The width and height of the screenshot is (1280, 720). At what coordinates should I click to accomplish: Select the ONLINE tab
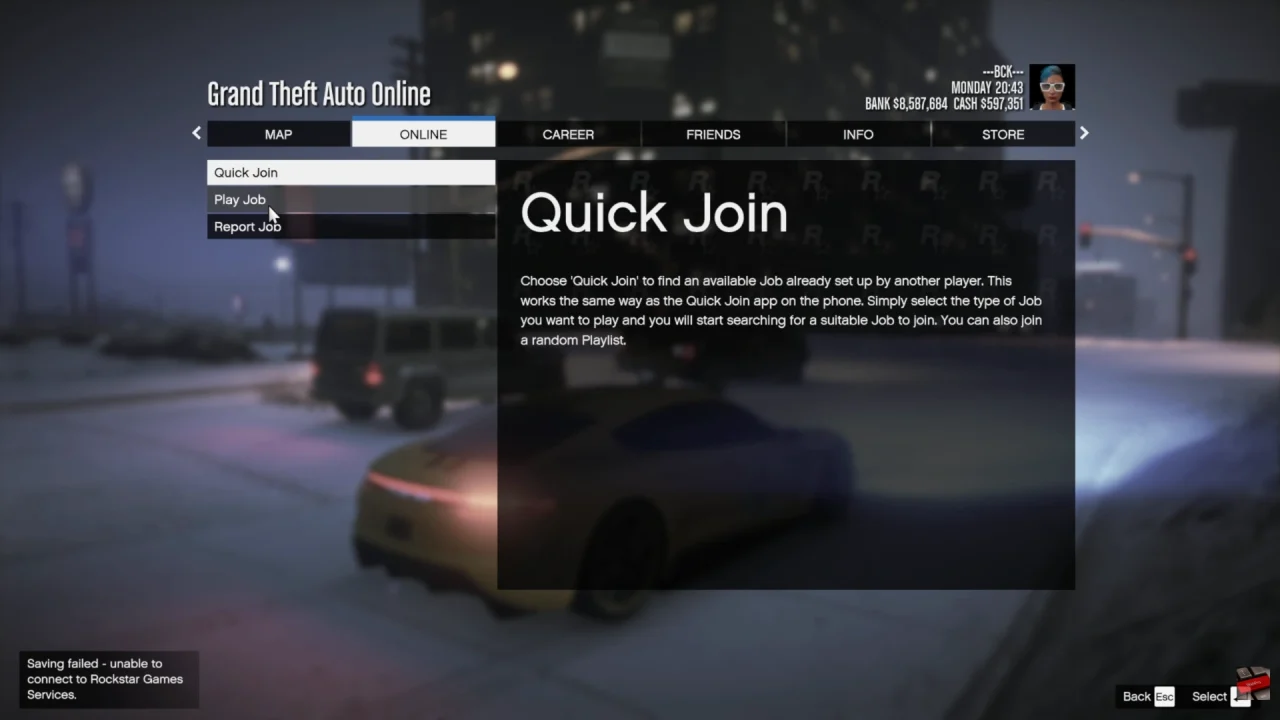[x=422, y=134]
